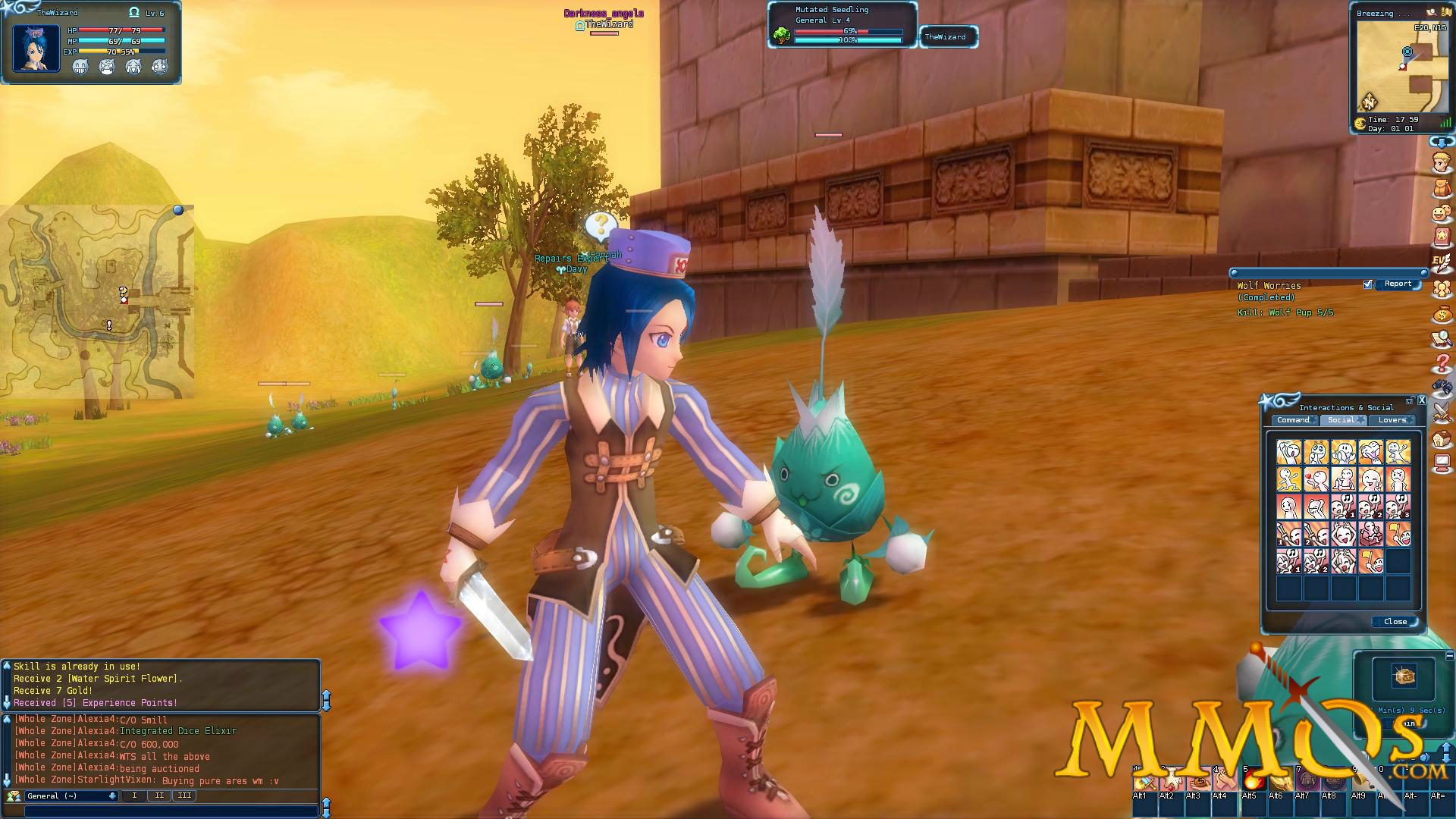Switch to chat tab II
Screen dimensions: 1456x819
[x=159, y=795]
